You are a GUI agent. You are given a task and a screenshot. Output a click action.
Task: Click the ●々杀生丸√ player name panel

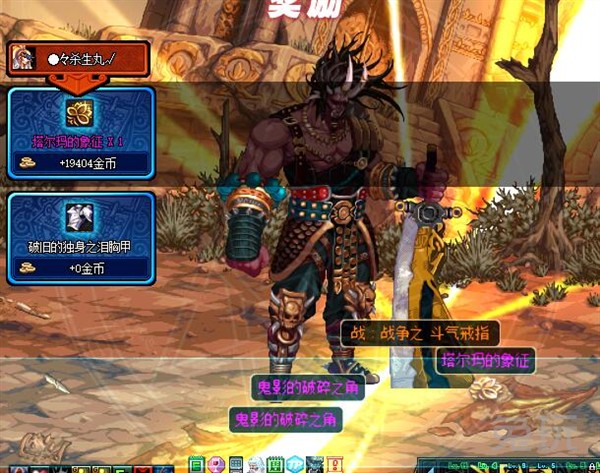pyautogui.click(x=80, y=58)
